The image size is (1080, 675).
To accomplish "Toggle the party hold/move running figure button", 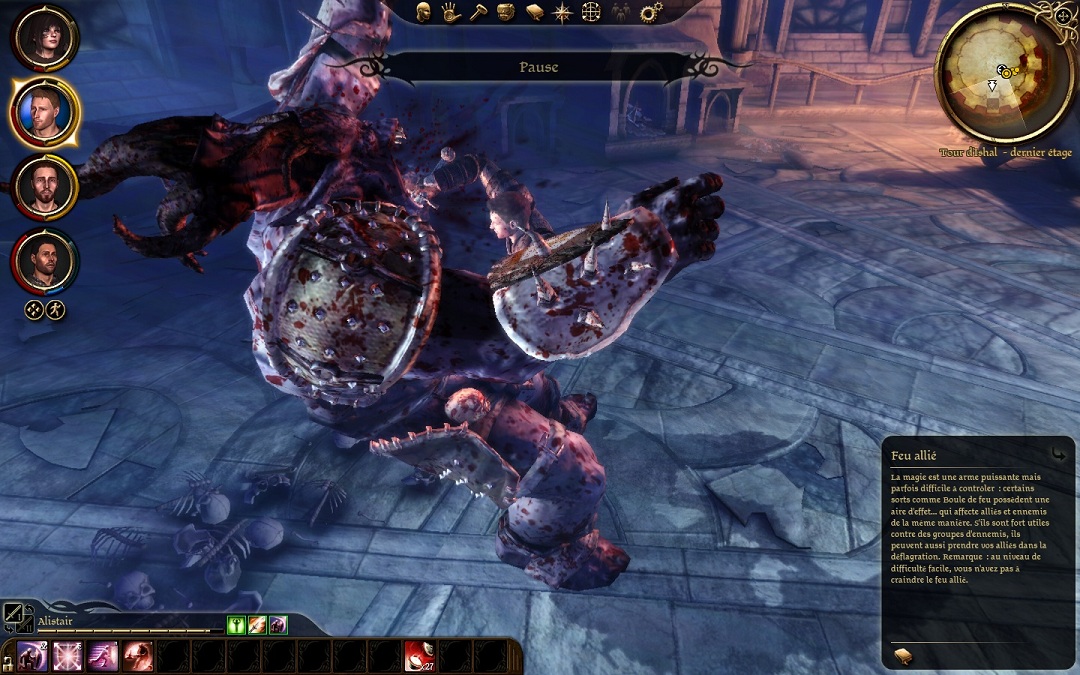I will [x=55, y=310].
